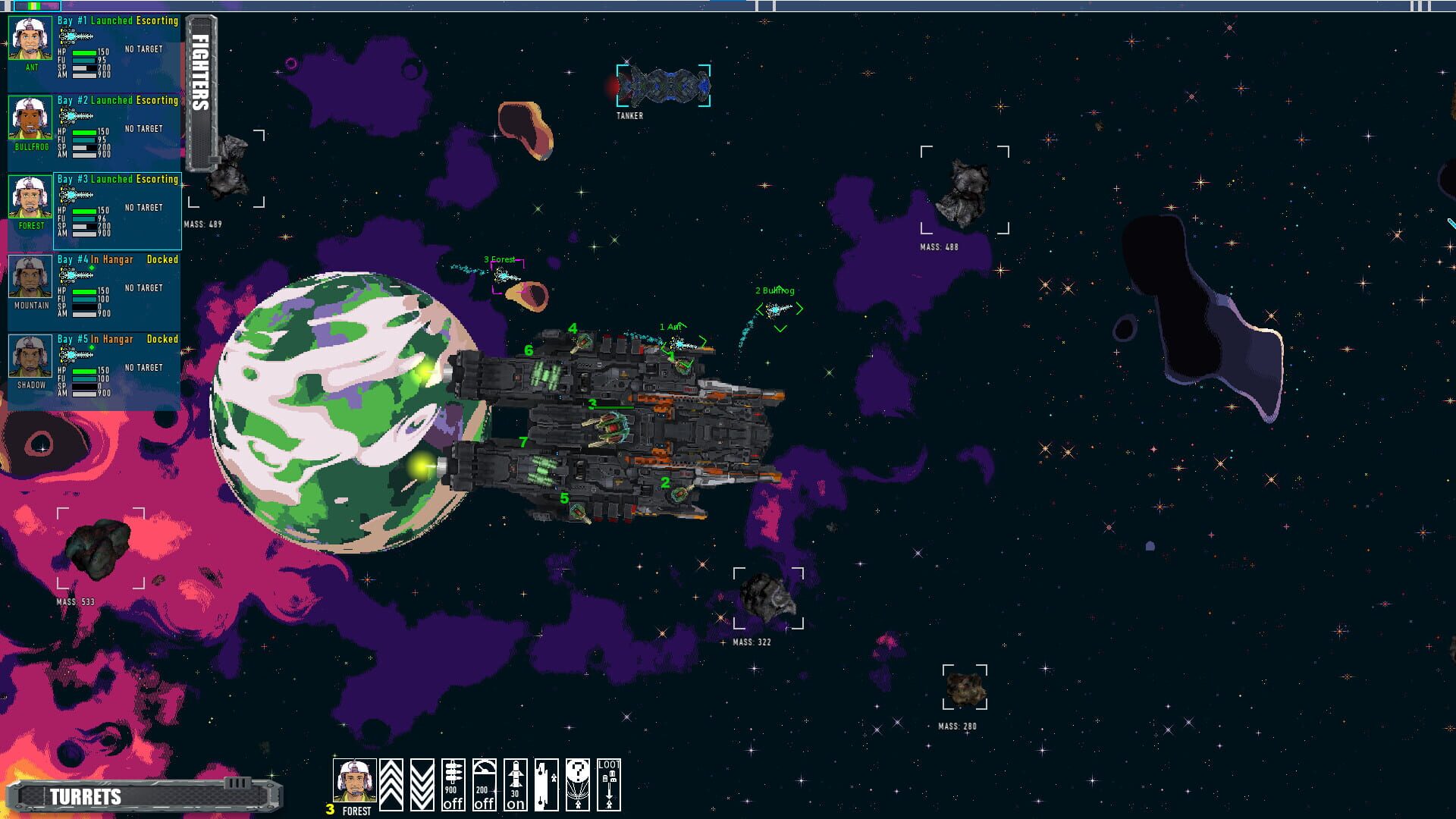The image size is (1456, 819).
Task: Click Forest's pilot portrait on bottom toolbar
Action: click(355, 781)
